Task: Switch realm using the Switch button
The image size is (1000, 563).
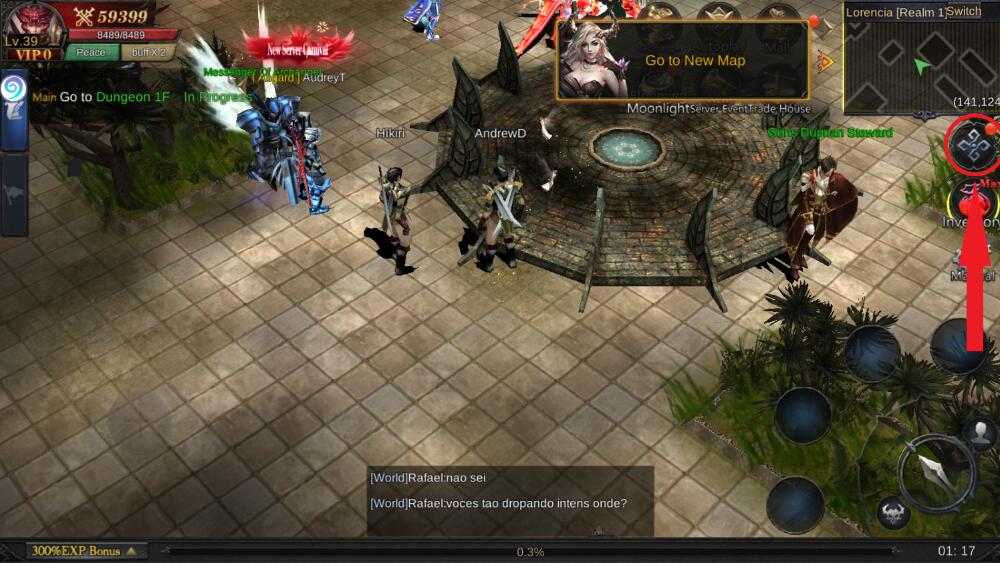Action: click(x=963, y=11)
